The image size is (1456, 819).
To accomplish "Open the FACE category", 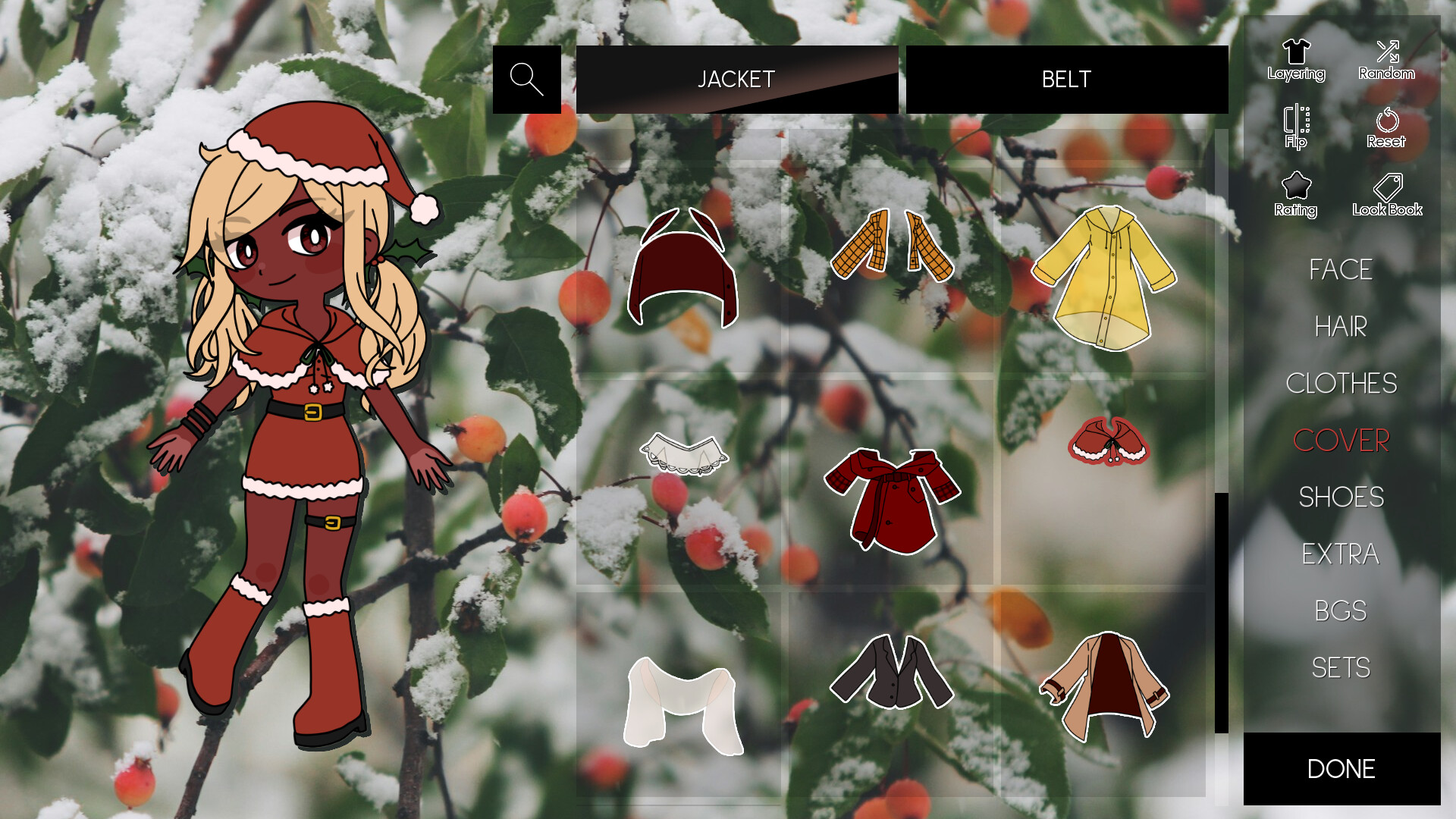I will point(1342,270).
